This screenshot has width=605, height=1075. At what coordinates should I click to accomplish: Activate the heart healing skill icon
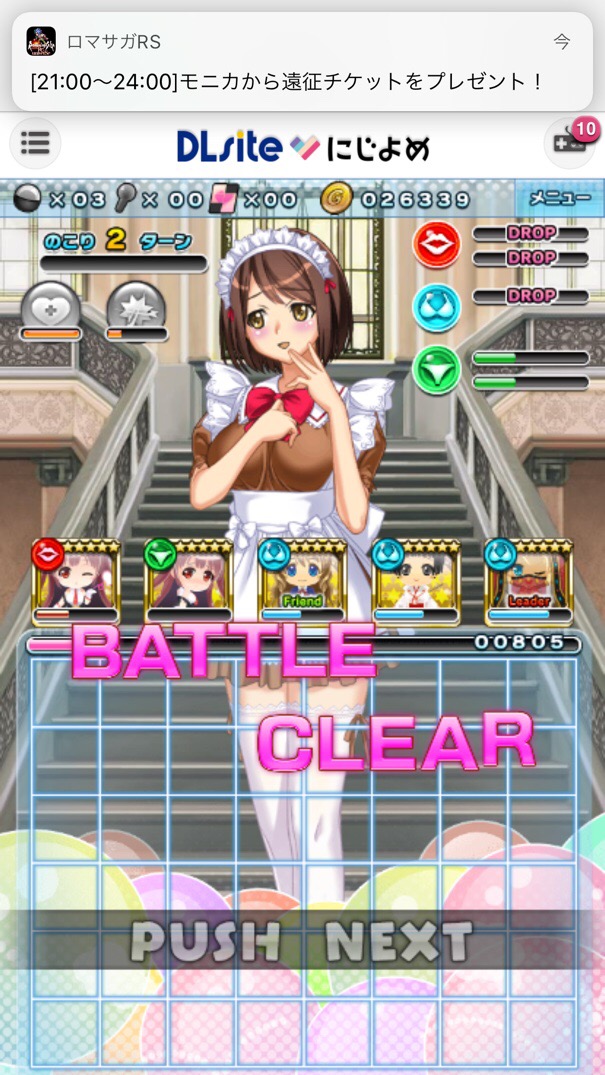tap(50, 308)
